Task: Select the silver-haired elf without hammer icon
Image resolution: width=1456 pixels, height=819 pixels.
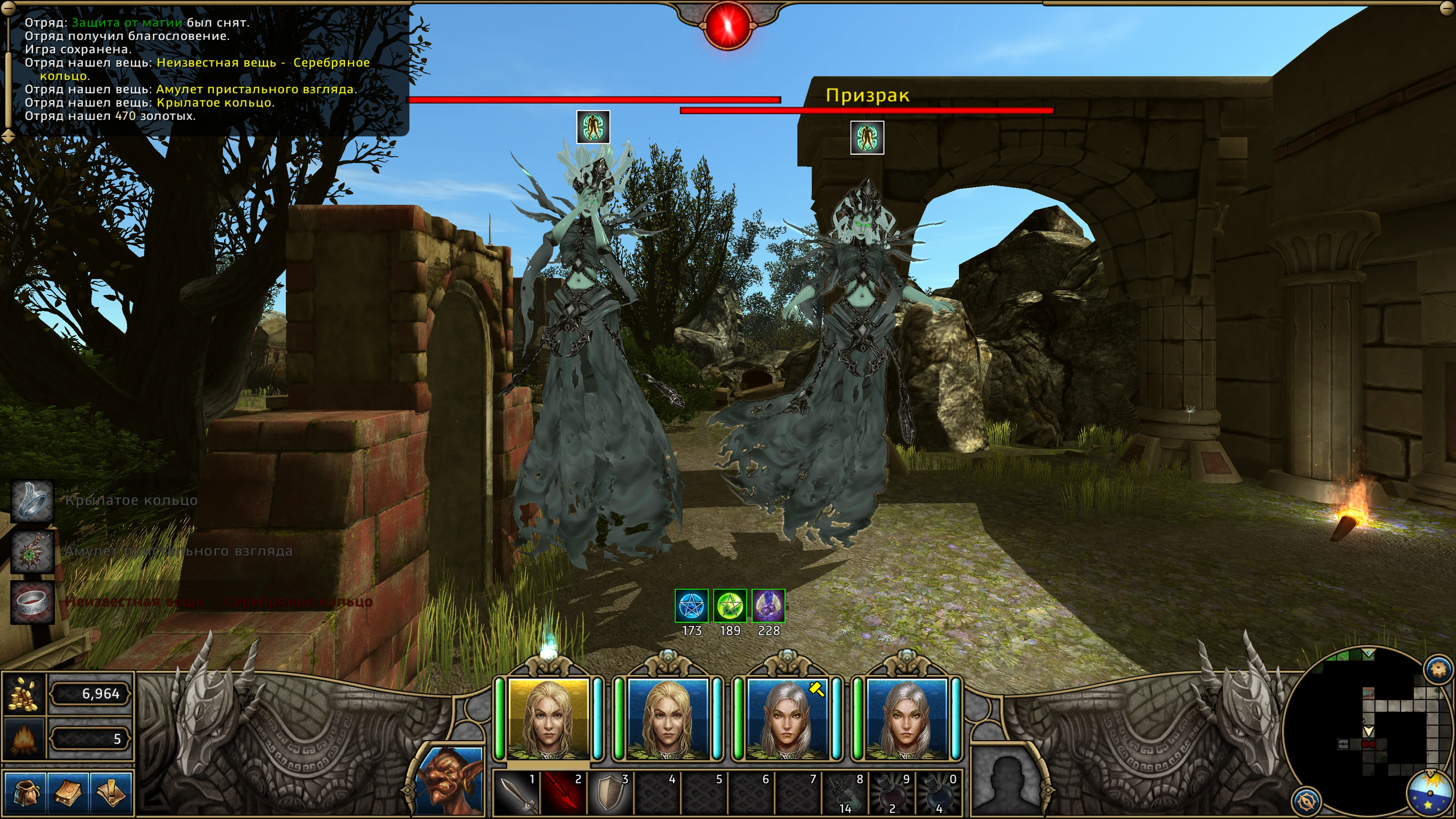Action: (x=906, y=719)
